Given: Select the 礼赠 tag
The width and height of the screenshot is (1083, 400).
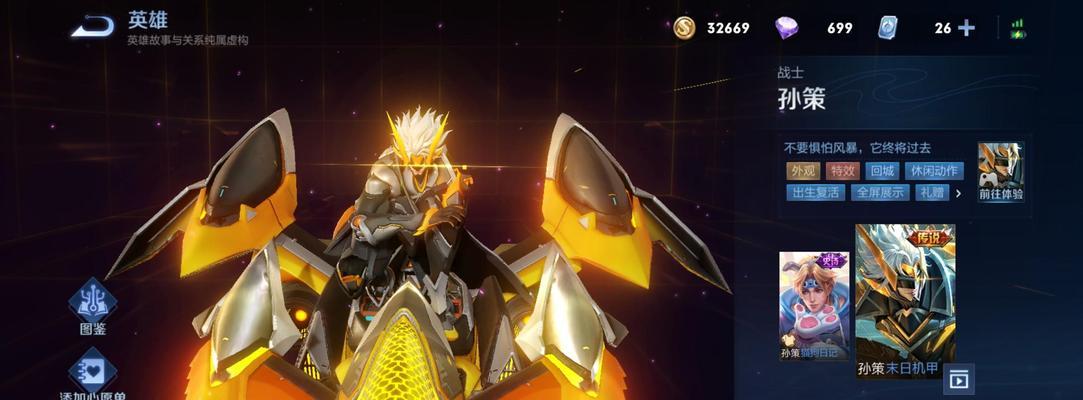Looking at the screenshot, I should [x=931, y=193].
